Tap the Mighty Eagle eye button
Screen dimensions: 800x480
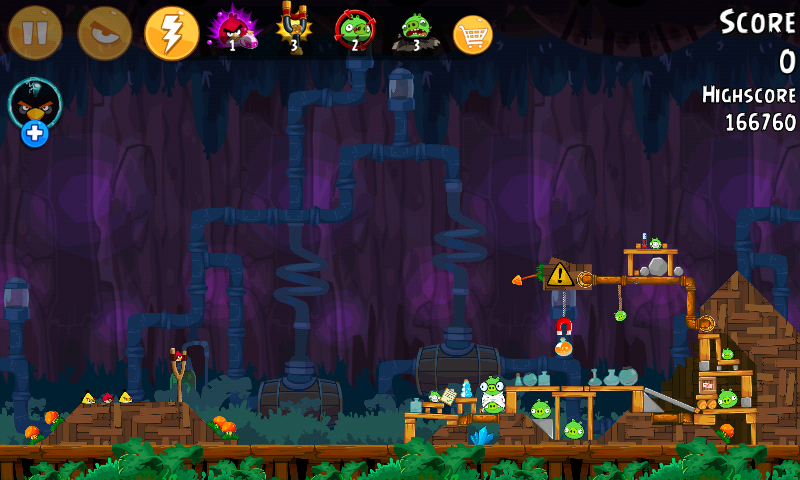[x=104, y=32]
